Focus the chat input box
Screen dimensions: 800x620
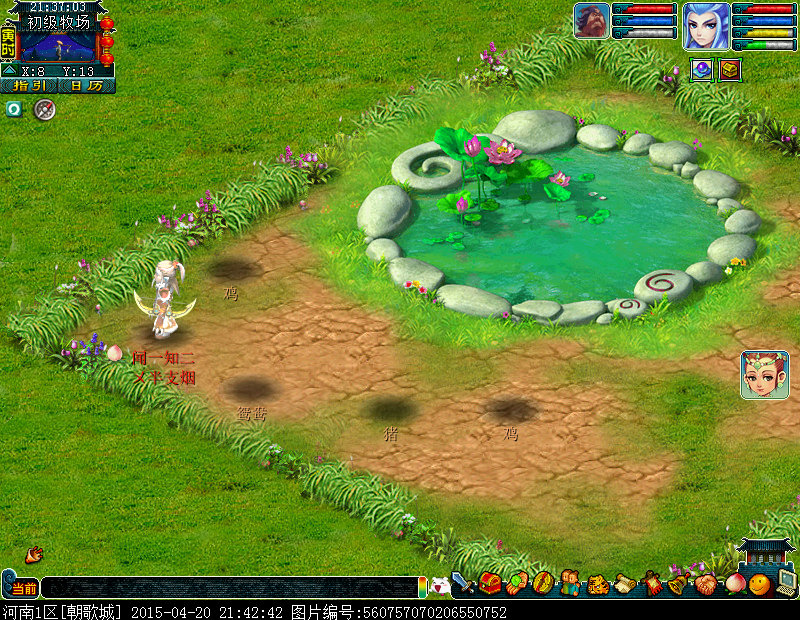[x=228, y=588]
